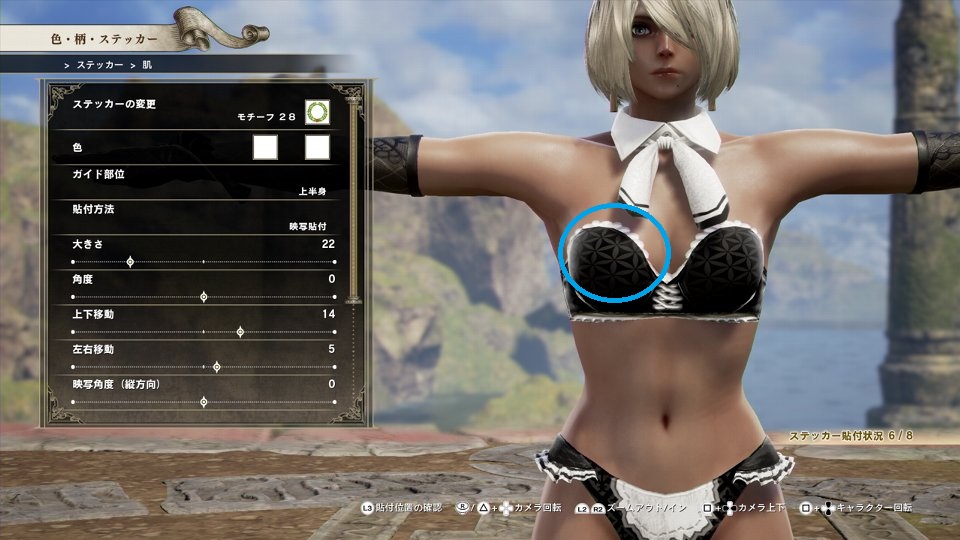The width and height of the screenshot is (960, 540).
Task: Pick the second white color swatch
Action: tap(317, 148)
